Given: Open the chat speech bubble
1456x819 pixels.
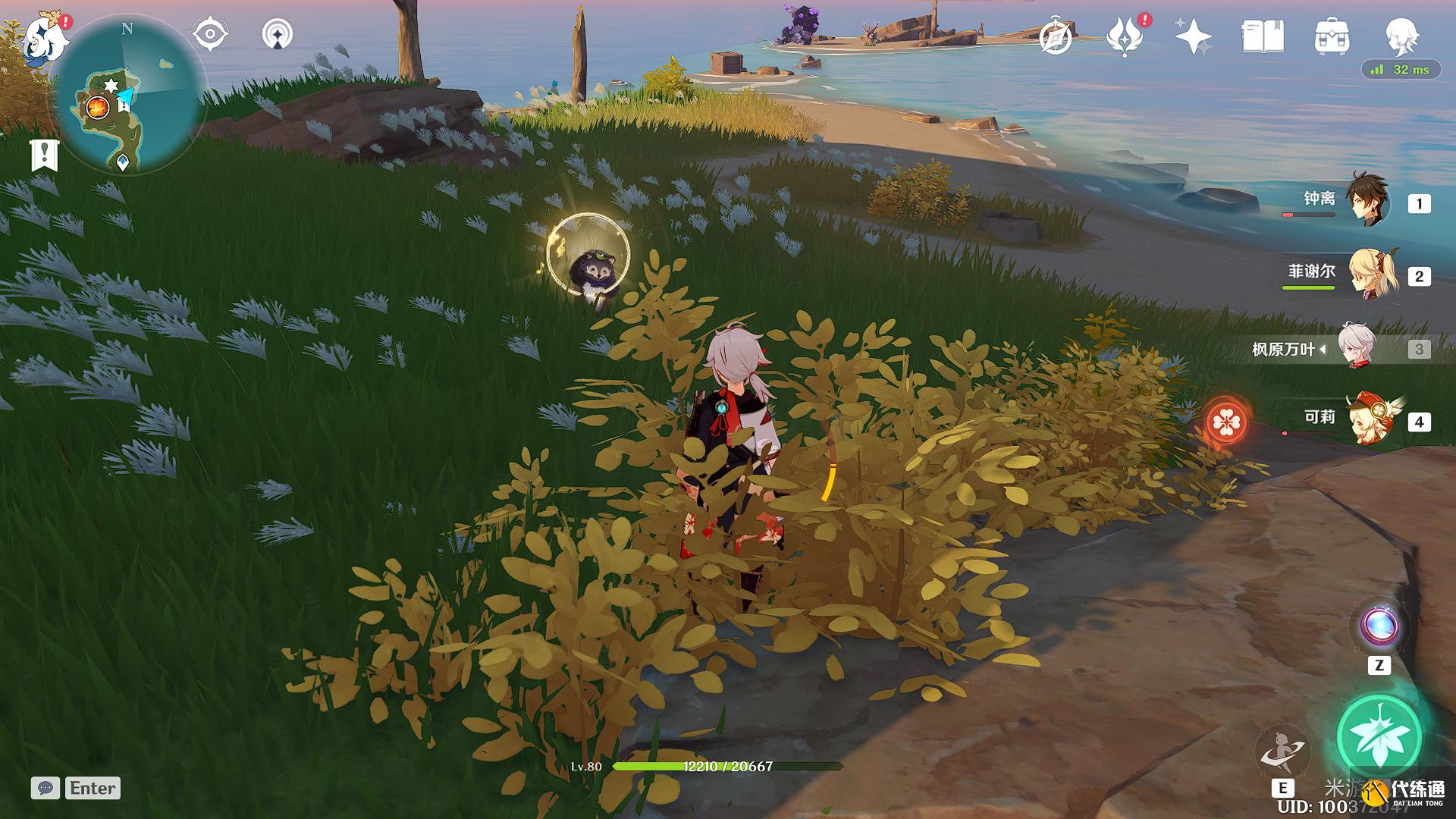Looking at the screenshot, I should [45, 788].
